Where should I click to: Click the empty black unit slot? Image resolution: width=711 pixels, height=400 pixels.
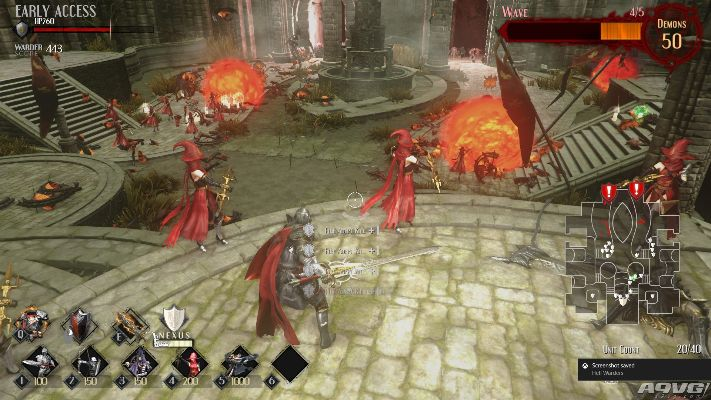[288, 362]
